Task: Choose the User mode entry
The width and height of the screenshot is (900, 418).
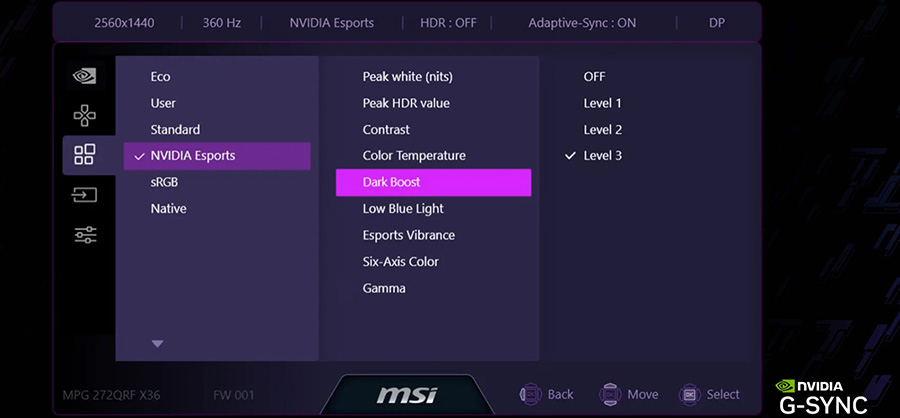Action: point(163,103)
